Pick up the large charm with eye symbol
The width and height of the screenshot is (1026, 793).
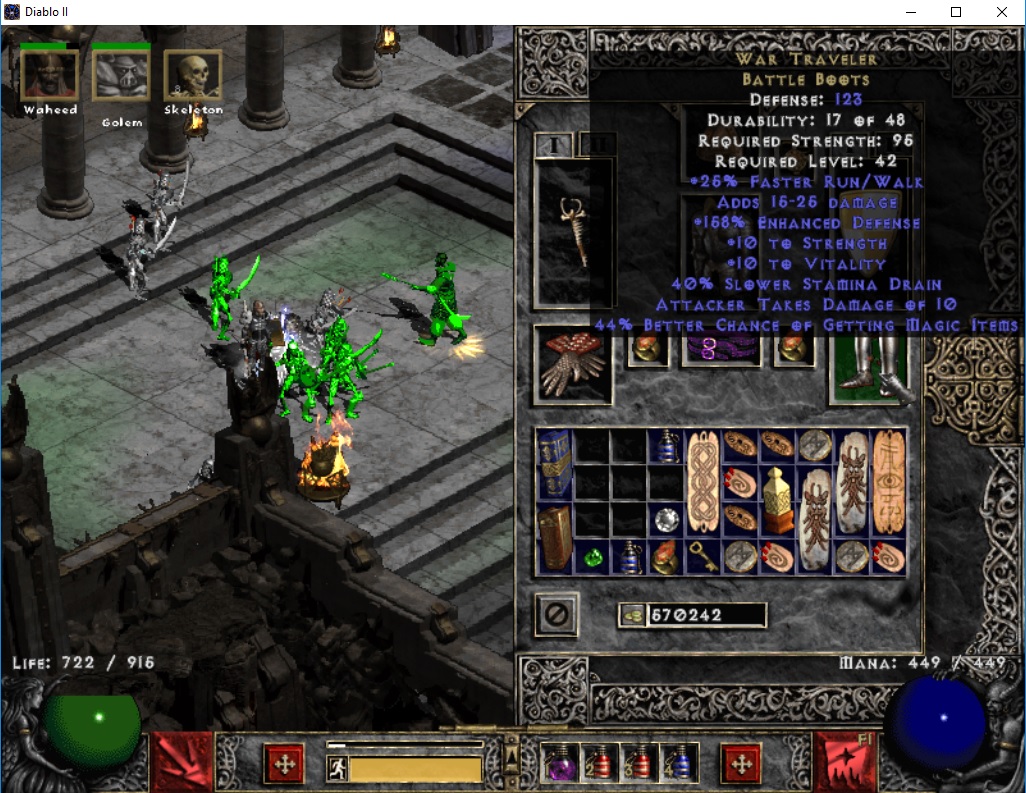[888, 482]
